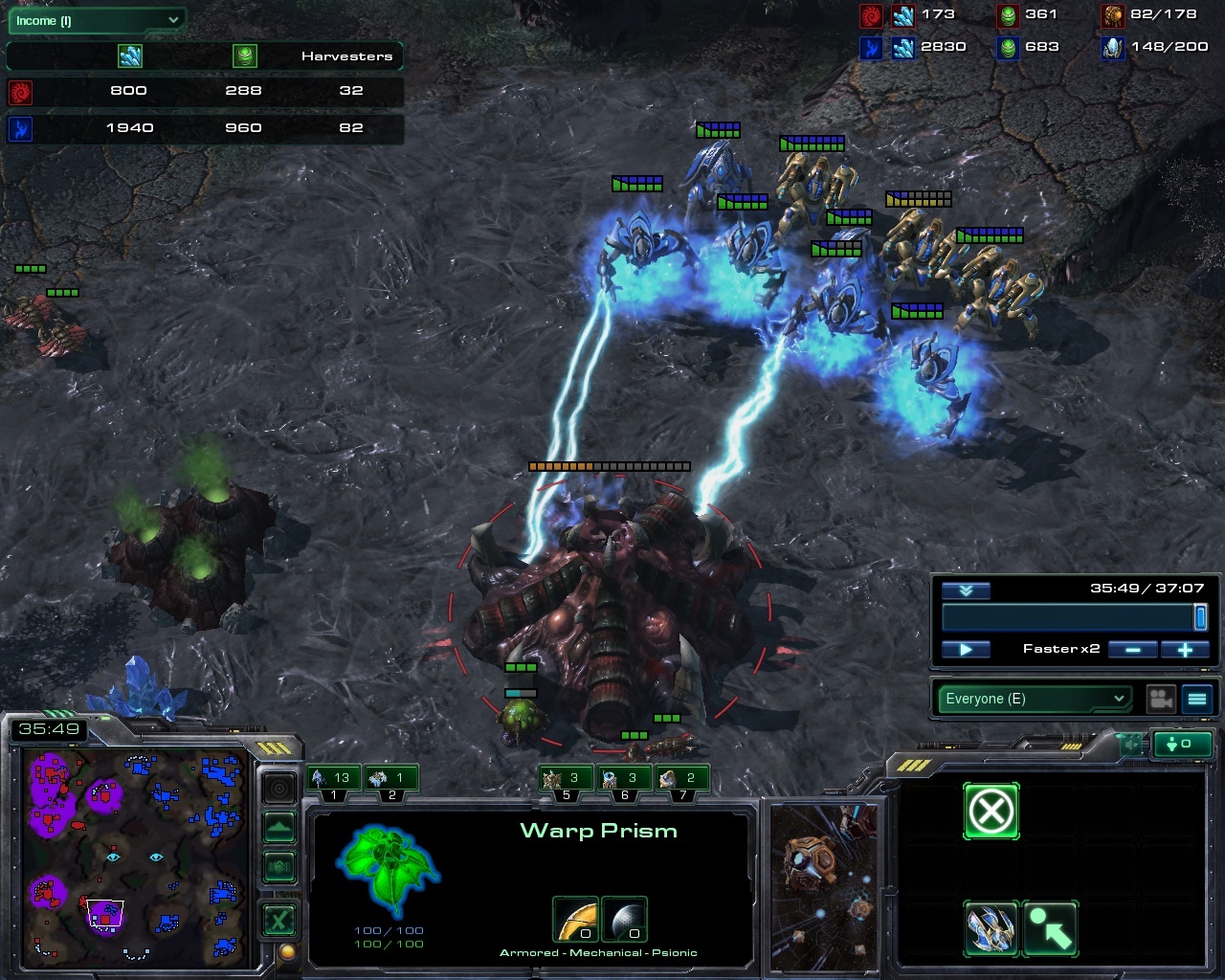Screen dimensions: 1225x980
Task: Collapse the replay control panel
Action: click(966, 590)
